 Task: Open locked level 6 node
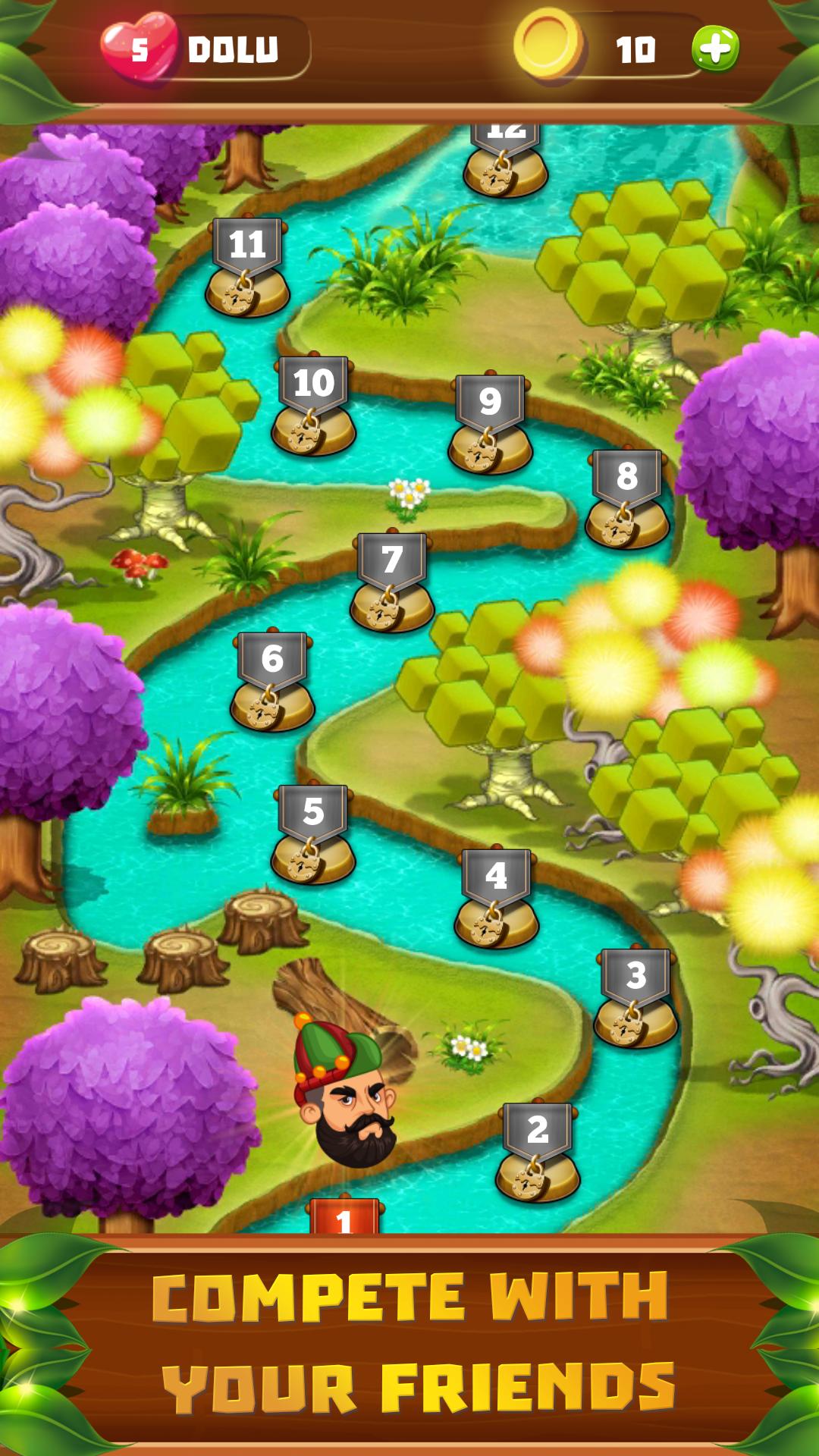(x=272, y=681)
